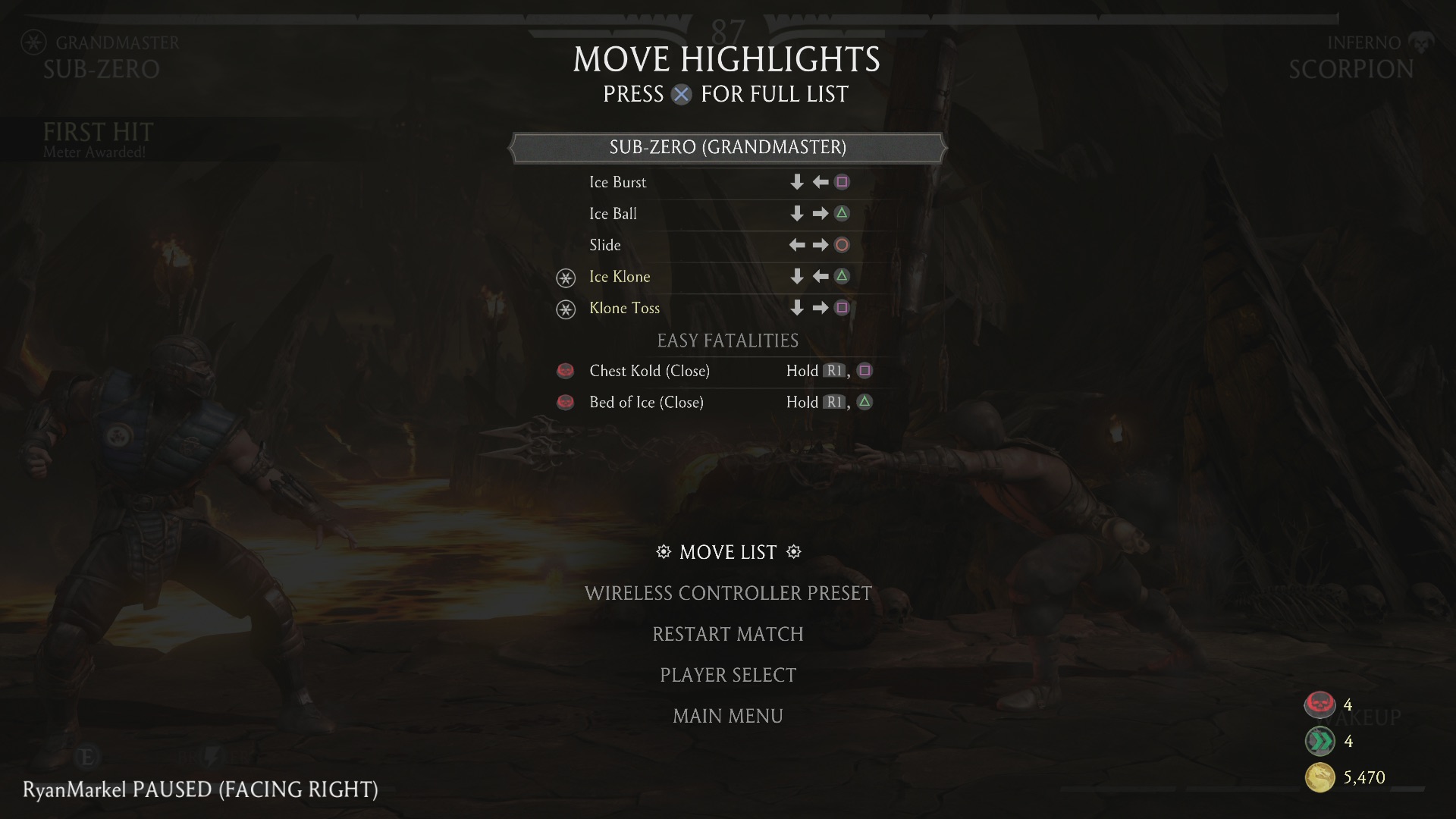Viewport: 1456px width, 819px height.
Task: Choose Restart Match
Action: (728, 634)
